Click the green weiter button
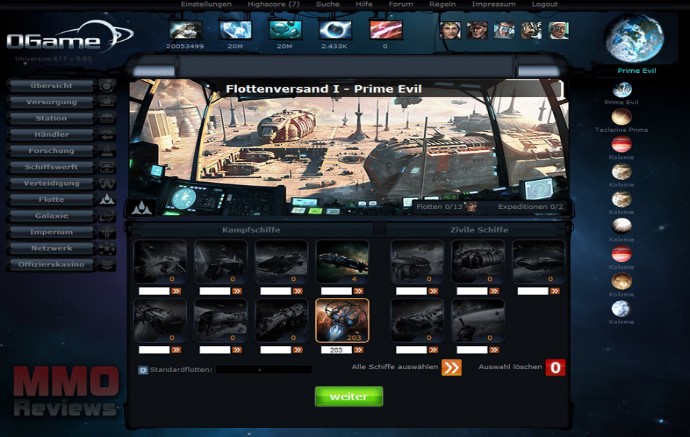 tap(349, 396)
